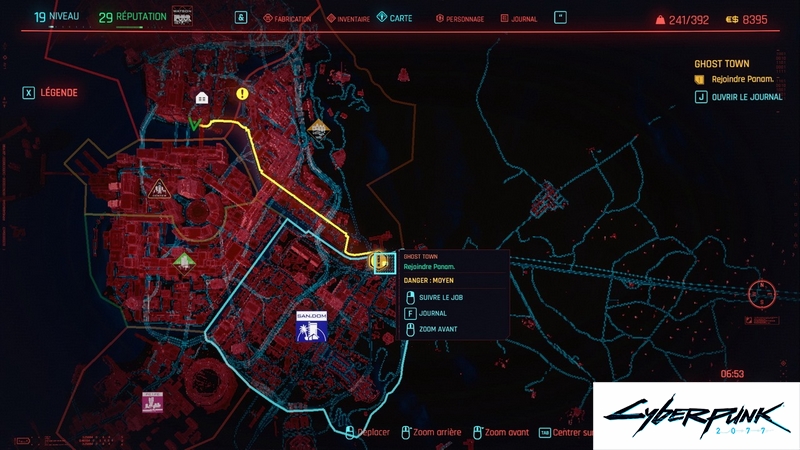
Task: Select the yellow exclamation mark marker
Action: [243, 94]
